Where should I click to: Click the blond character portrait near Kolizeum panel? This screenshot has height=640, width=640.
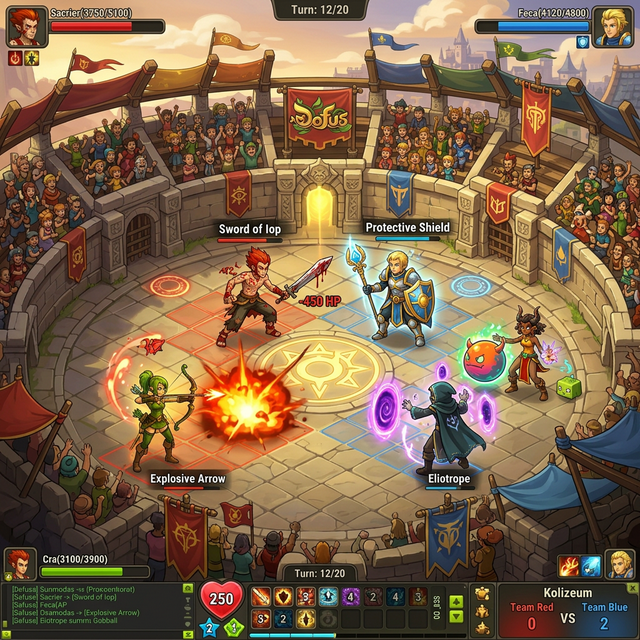click(x=619, y=563)
